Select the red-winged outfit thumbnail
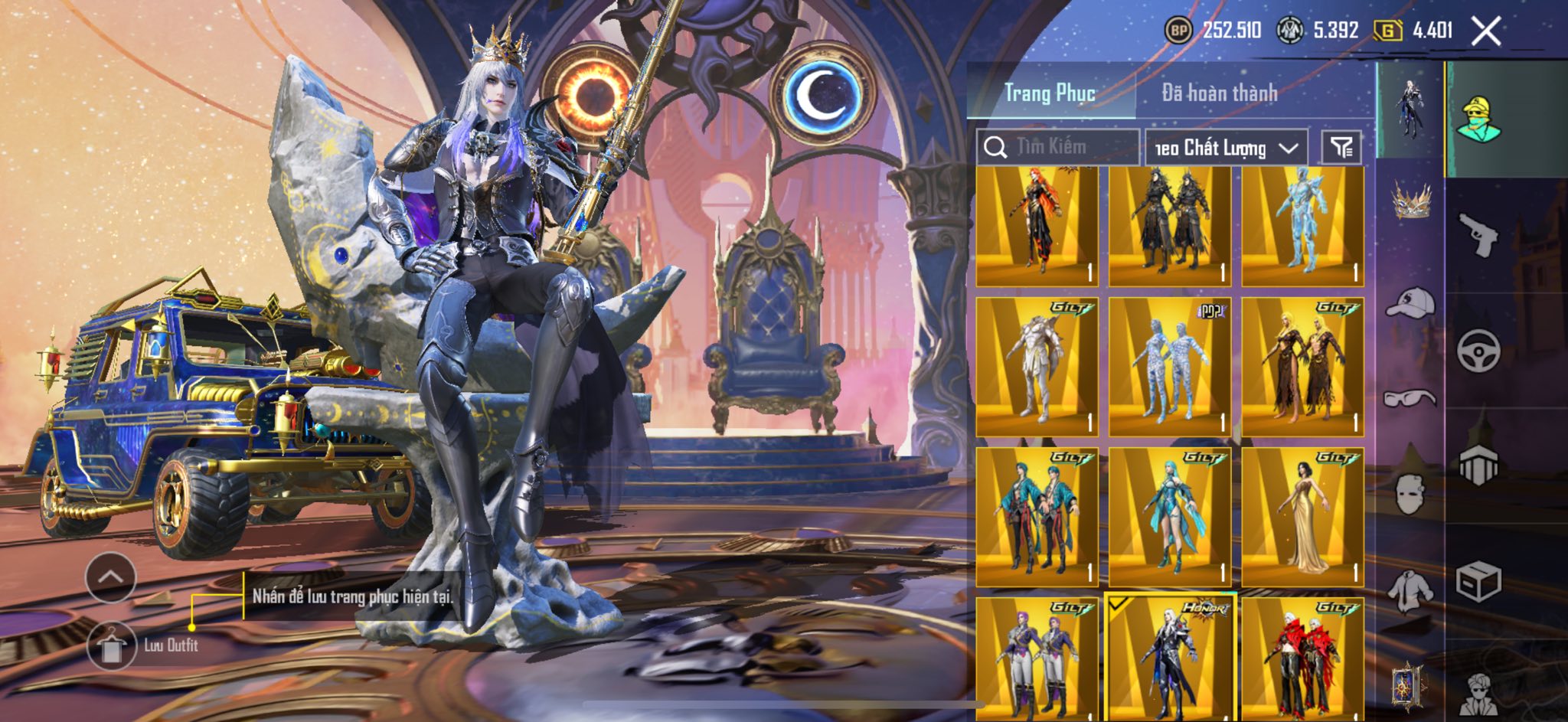Viewport: 1568px width, 722px height. tap(1302, 658)
